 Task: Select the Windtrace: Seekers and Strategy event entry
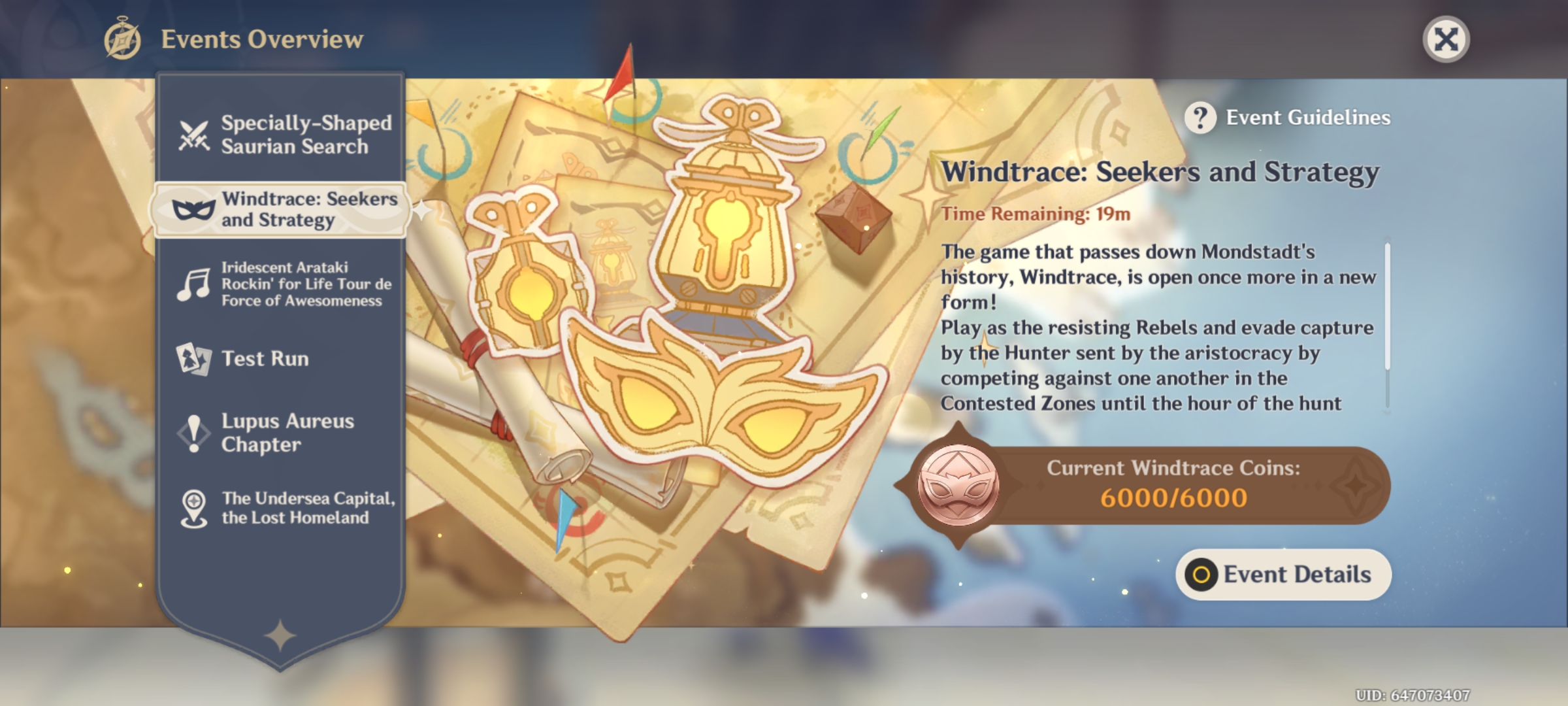[x=281, y=209]
